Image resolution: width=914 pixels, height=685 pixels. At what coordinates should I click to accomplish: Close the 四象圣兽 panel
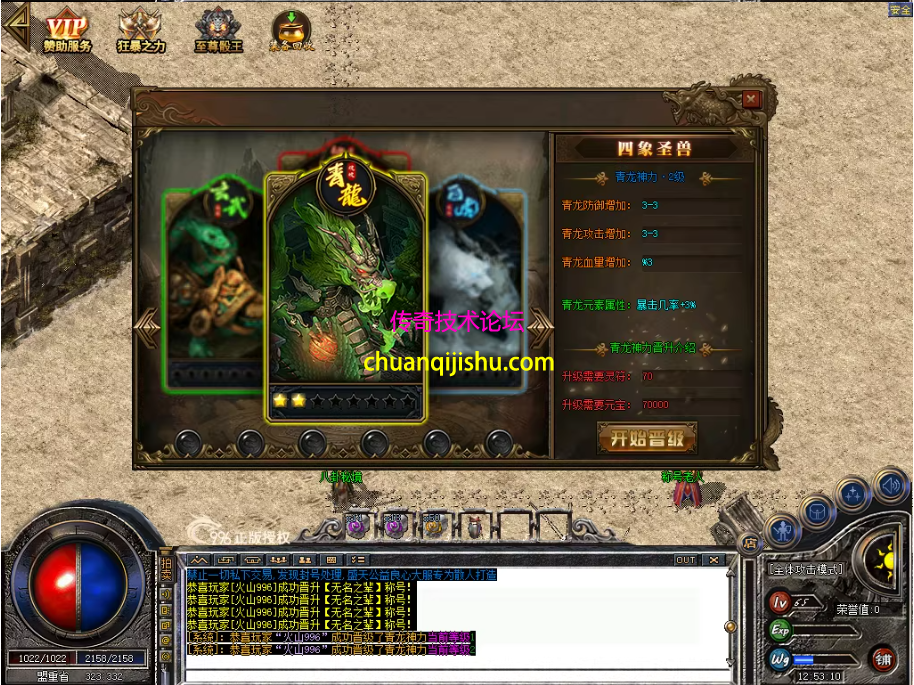751,99
